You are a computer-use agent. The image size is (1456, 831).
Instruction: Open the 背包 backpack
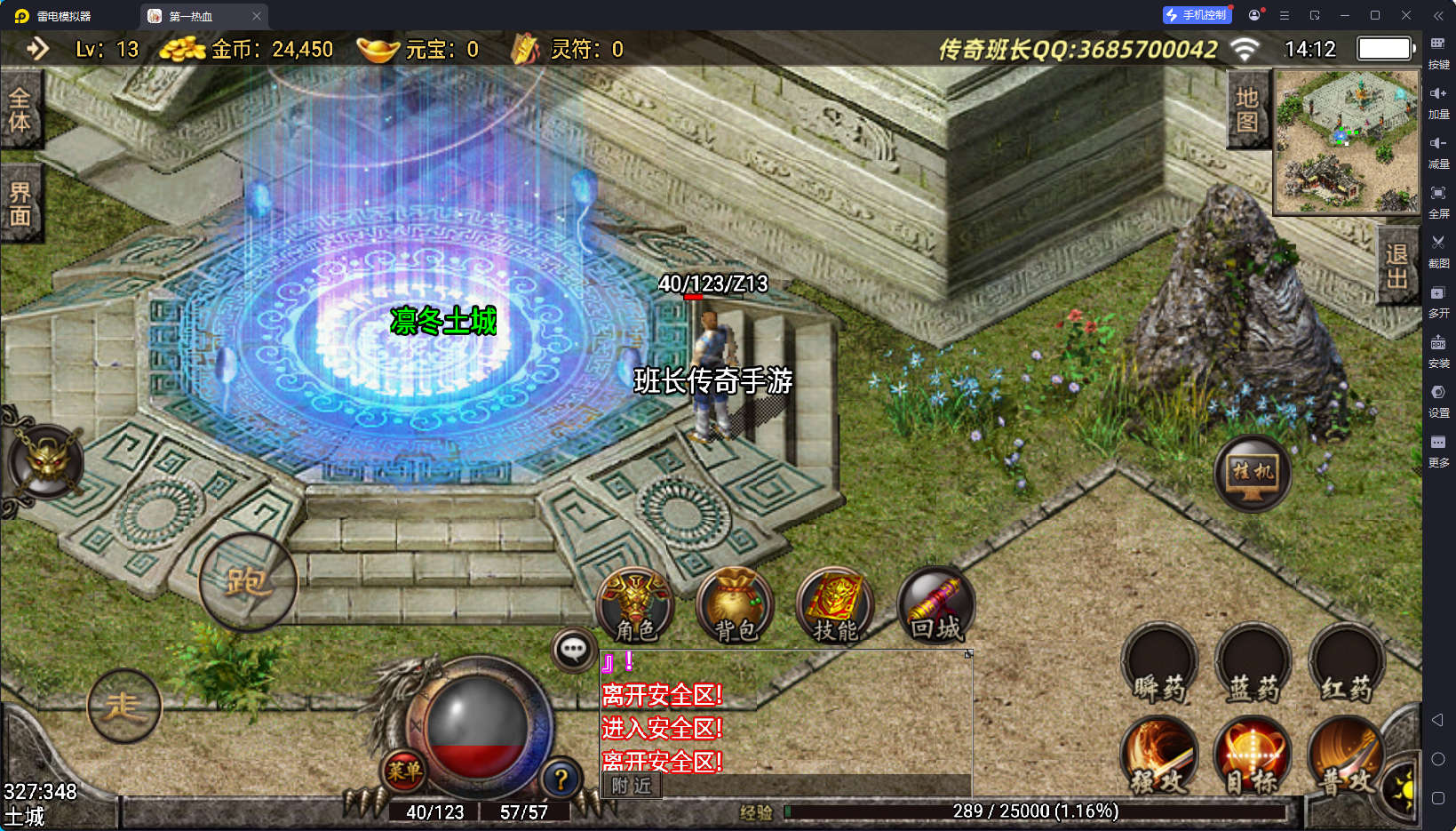[736, 606]
